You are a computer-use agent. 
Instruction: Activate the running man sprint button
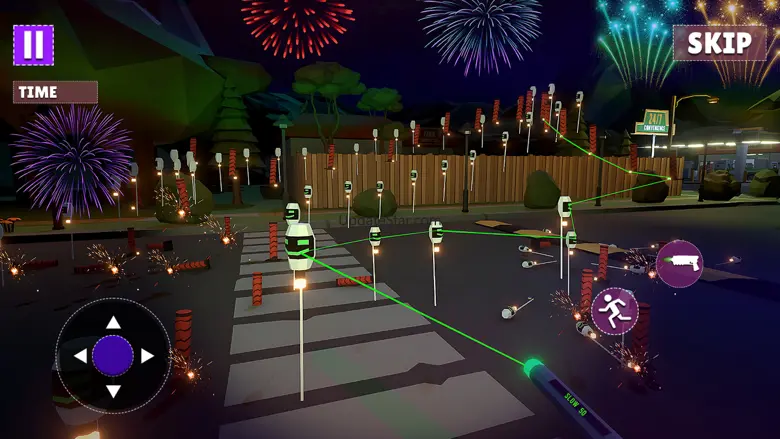(614, 311)
